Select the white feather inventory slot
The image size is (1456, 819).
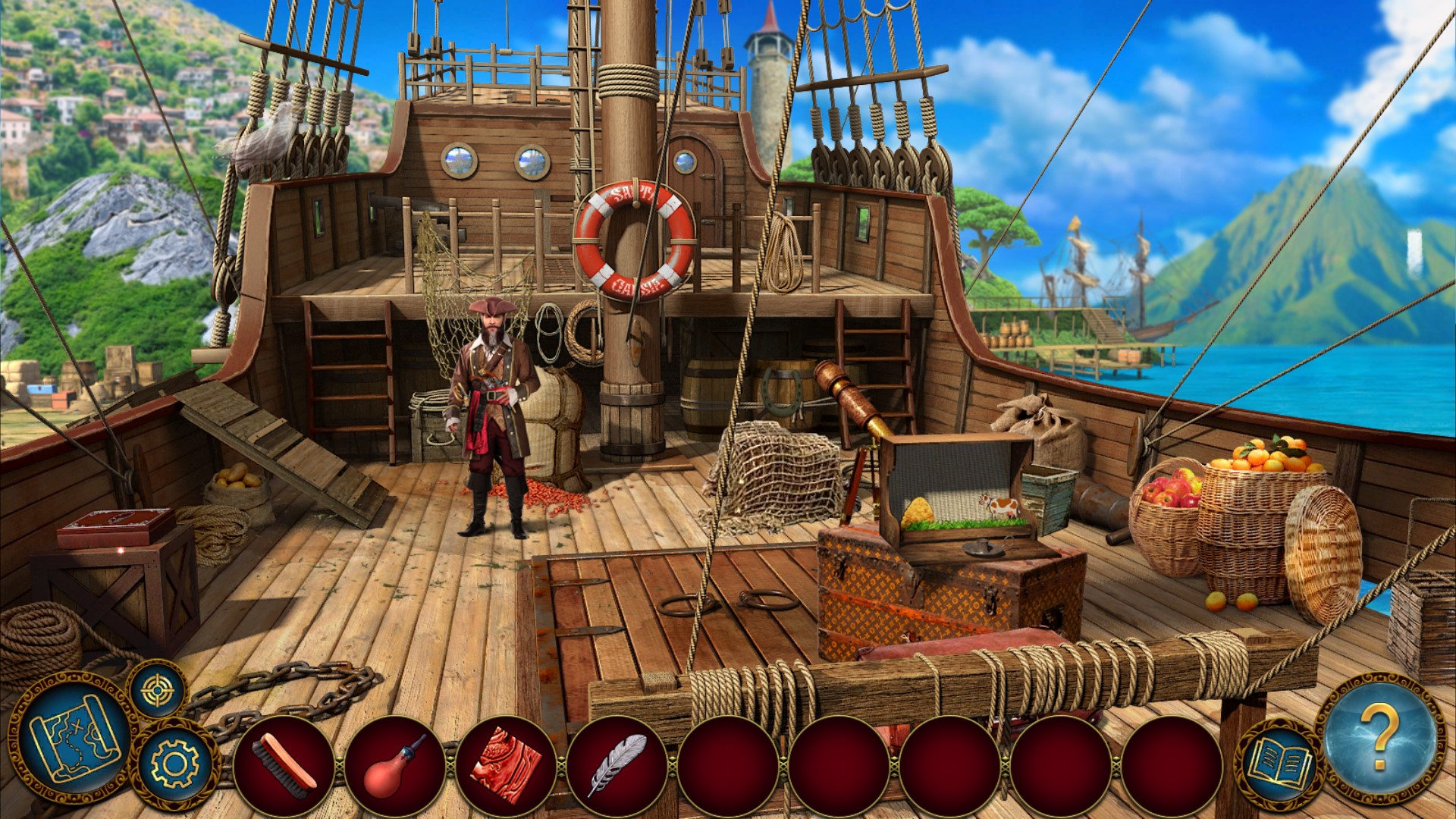[617, 766]
